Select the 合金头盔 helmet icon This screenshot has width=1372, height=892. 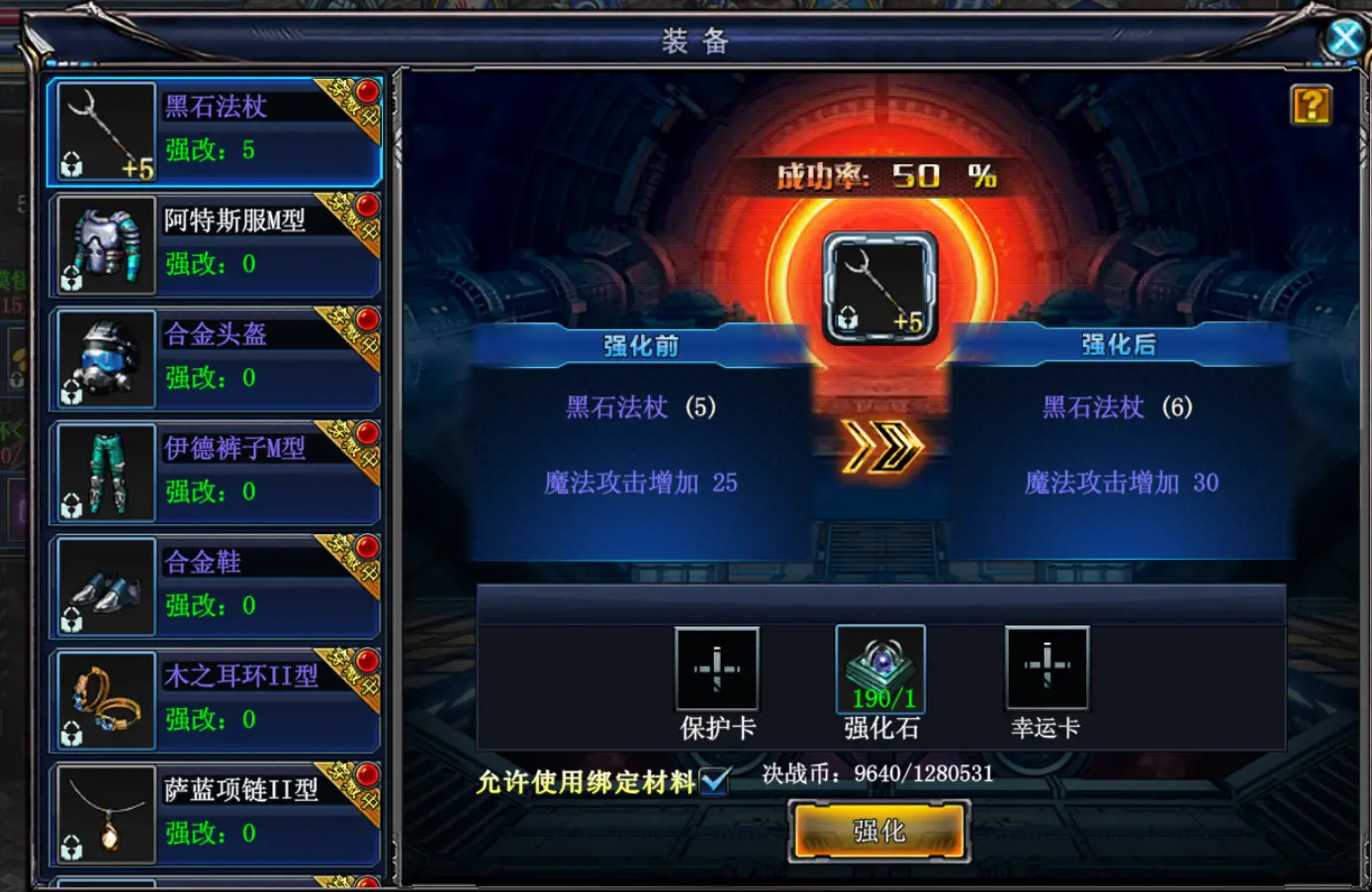click(x=105, y=358)
